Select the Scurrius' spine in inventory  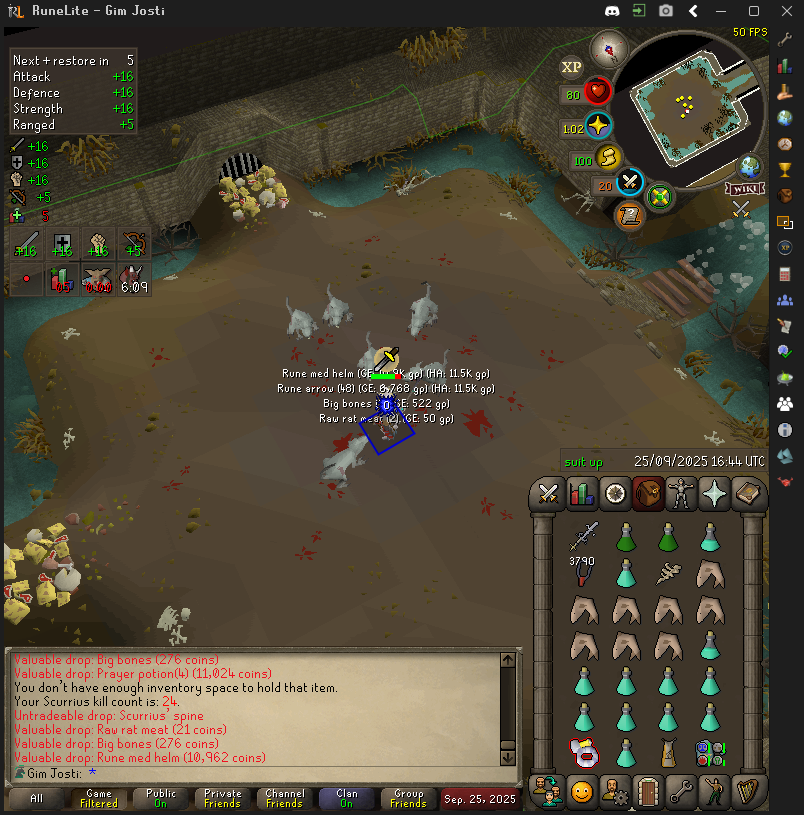[x=668, y=574]
